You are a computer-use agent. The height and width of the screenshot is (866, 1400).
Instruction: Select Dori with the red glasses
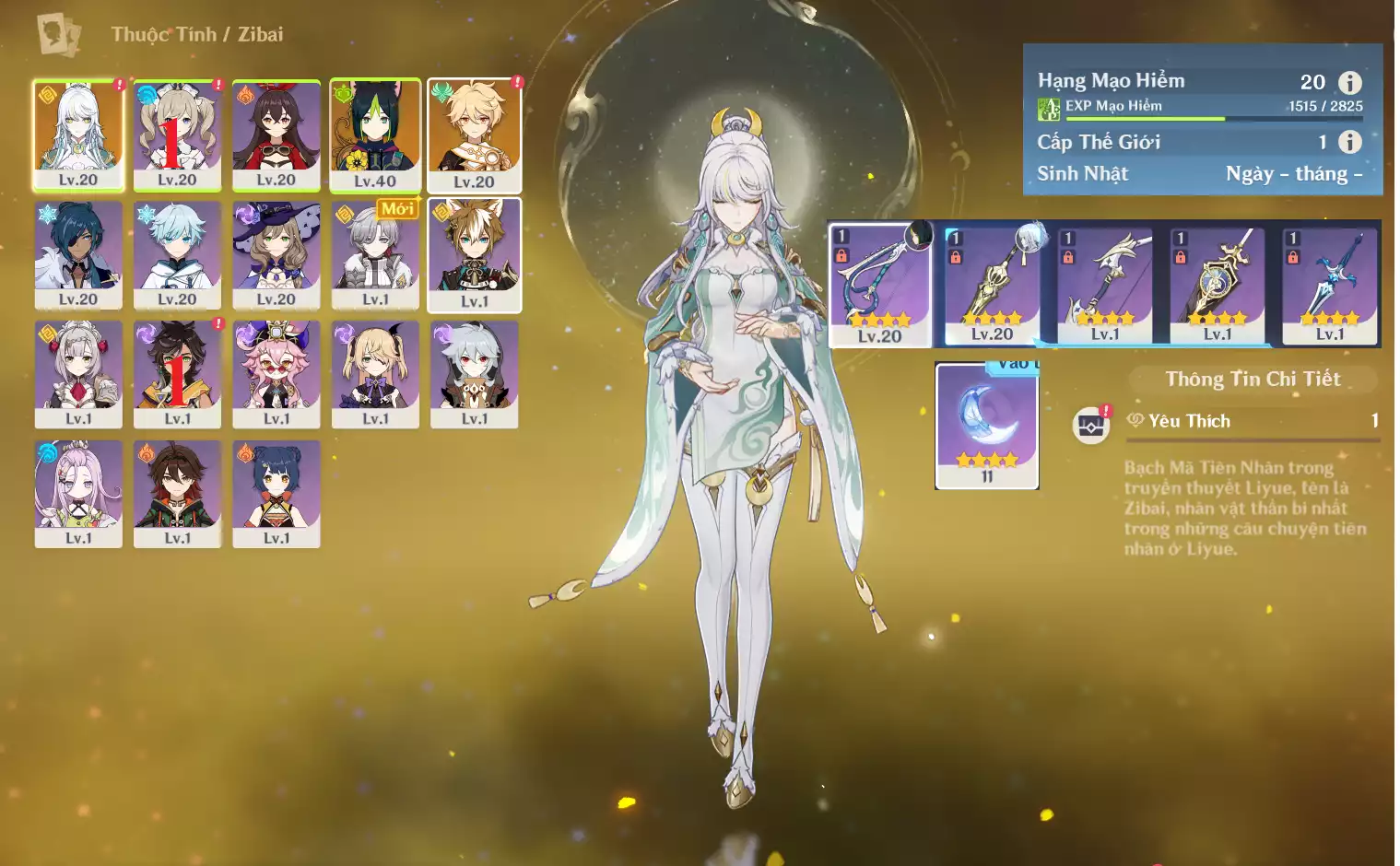pos(276,373)
